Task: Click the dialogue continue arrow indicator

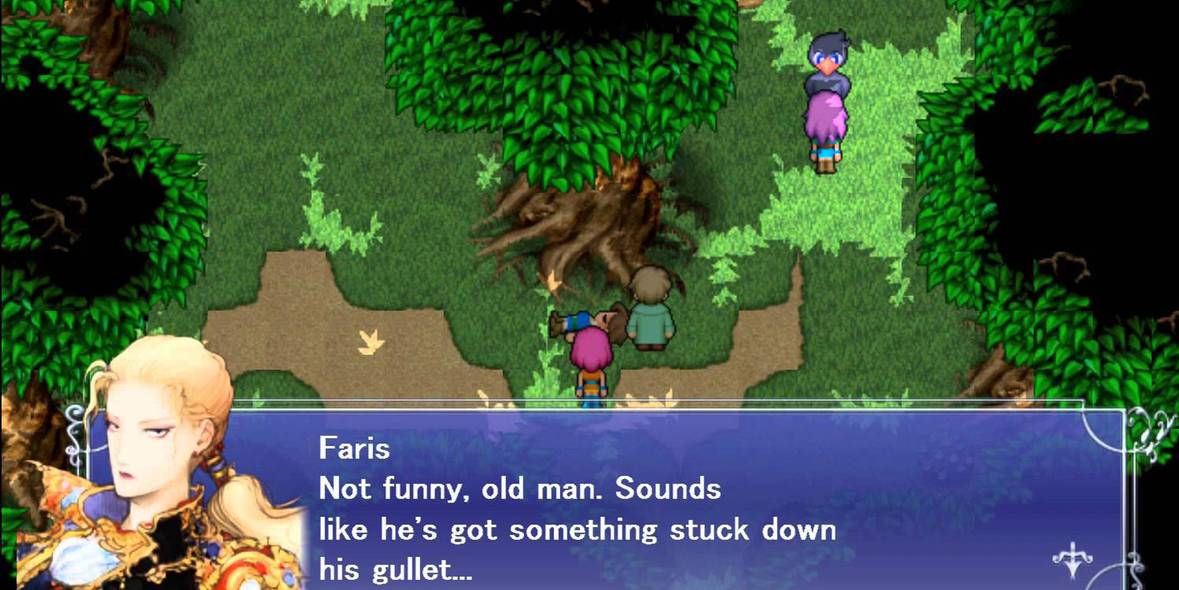Action: [1072, 562]
